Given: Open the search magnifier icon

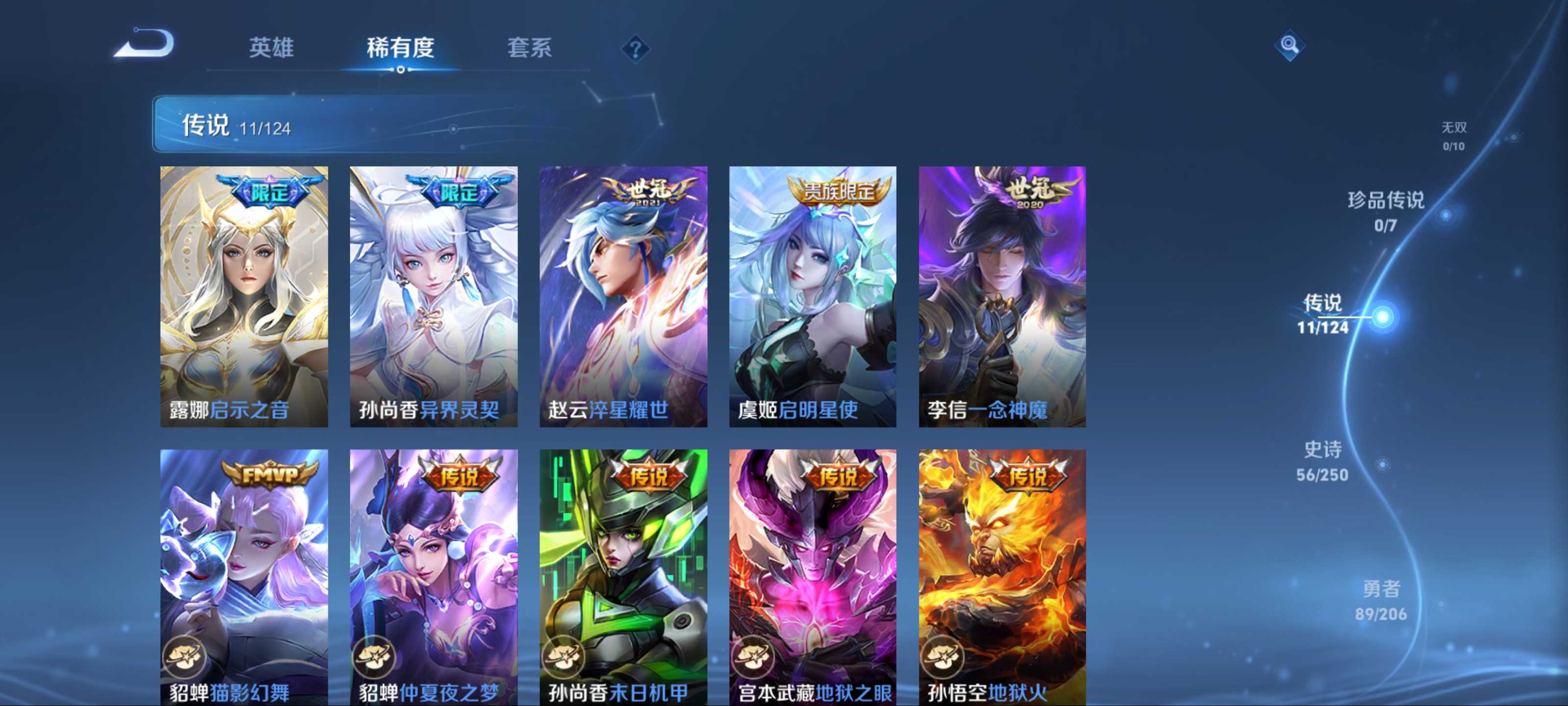Looking at the screenshot, I should click(x=1289, y=45).
